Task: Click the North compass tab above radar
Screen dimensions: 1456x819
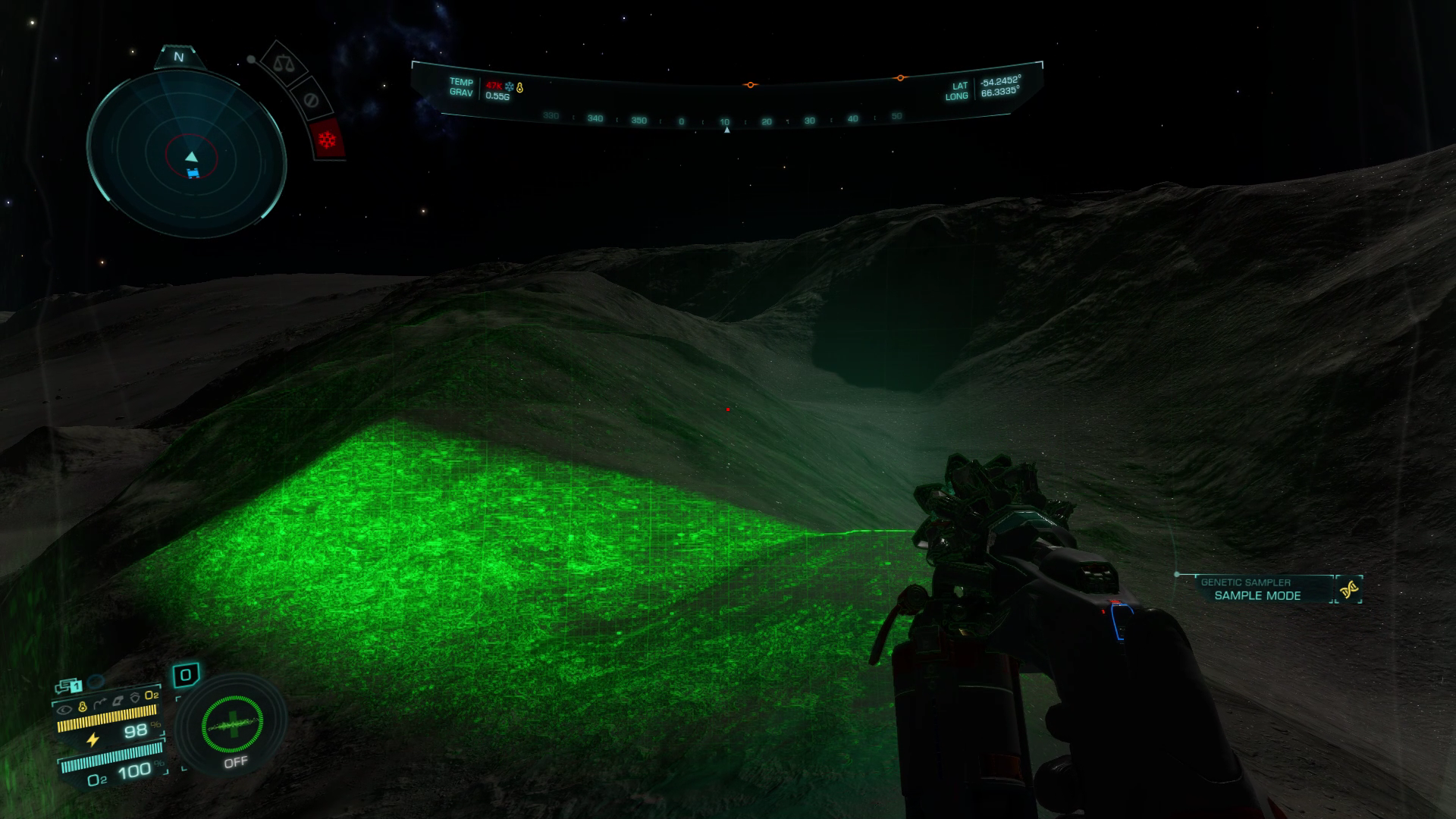Action: (179, 57)
